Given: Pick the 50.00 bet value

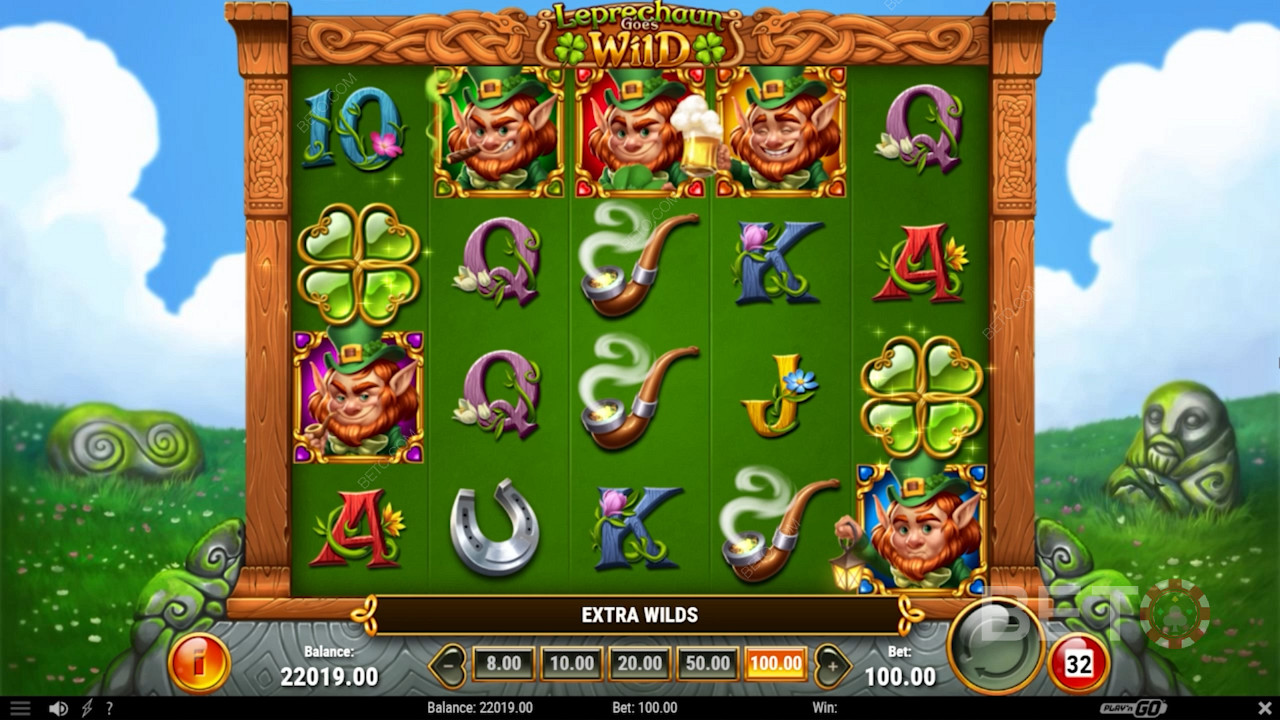Looking at the screenshot, I should coord(707,663).
